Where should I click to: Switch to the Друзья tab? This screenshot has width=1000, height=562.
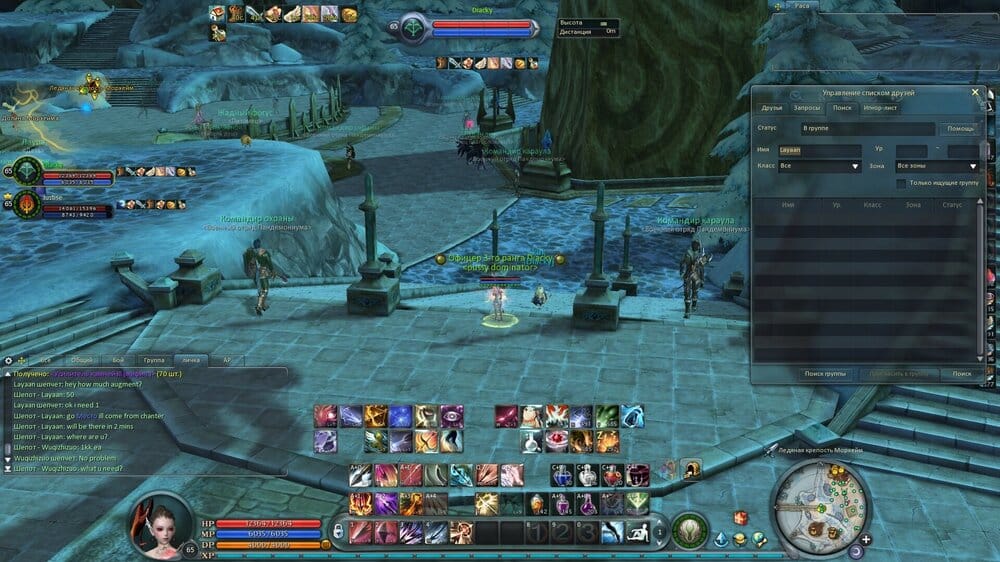click(x=772, y=107)
